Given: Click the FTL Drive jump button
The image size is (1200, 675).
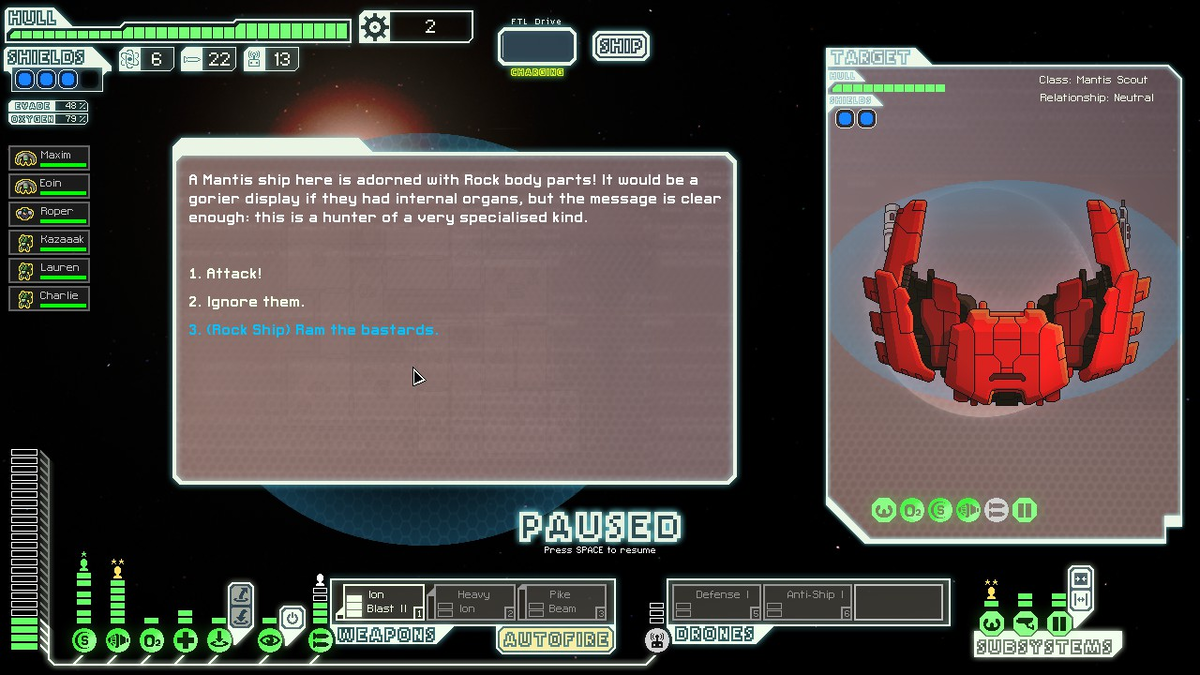Looking at the screenshot, I should pyautogui.click(x=537, y=47).
